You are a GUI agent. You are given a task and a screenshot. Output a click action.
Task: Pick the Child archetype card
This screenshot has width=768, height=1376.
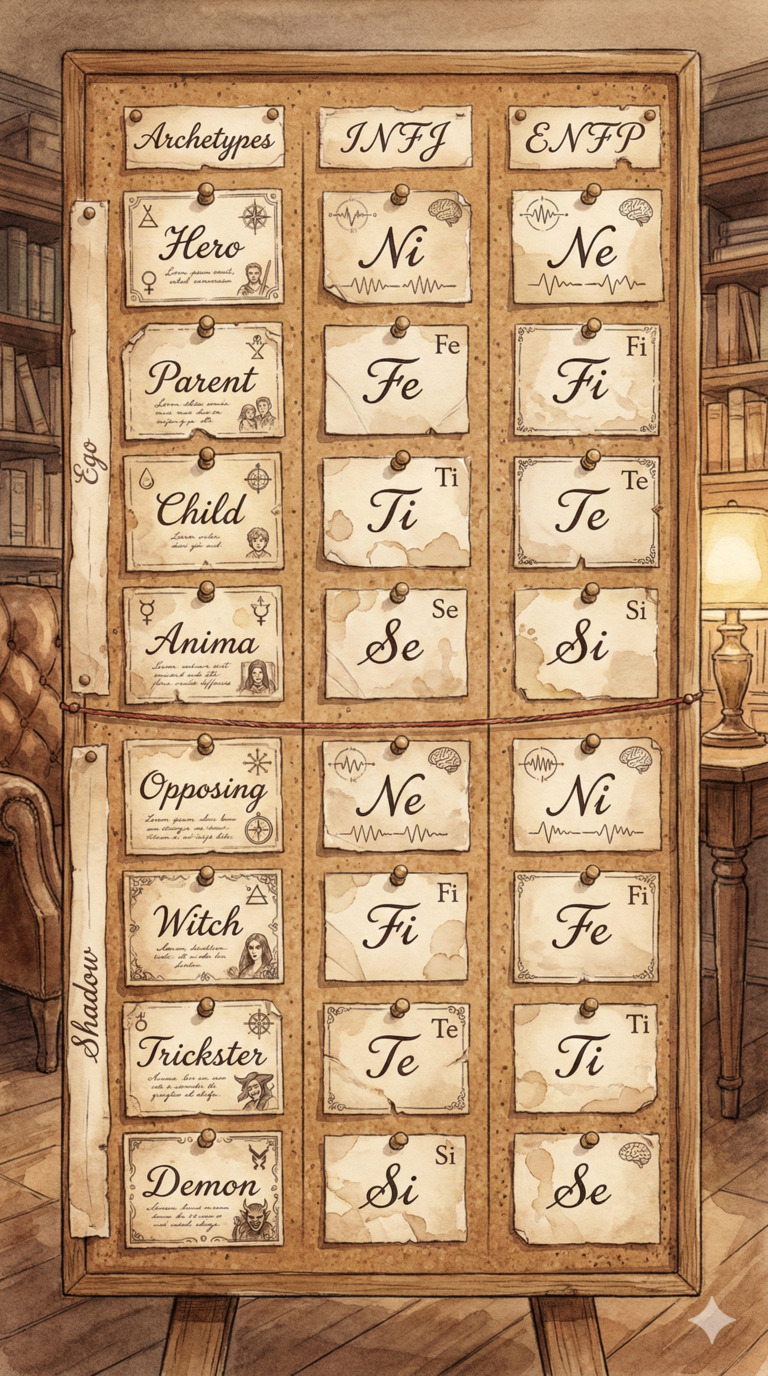[x=202, y=511]
